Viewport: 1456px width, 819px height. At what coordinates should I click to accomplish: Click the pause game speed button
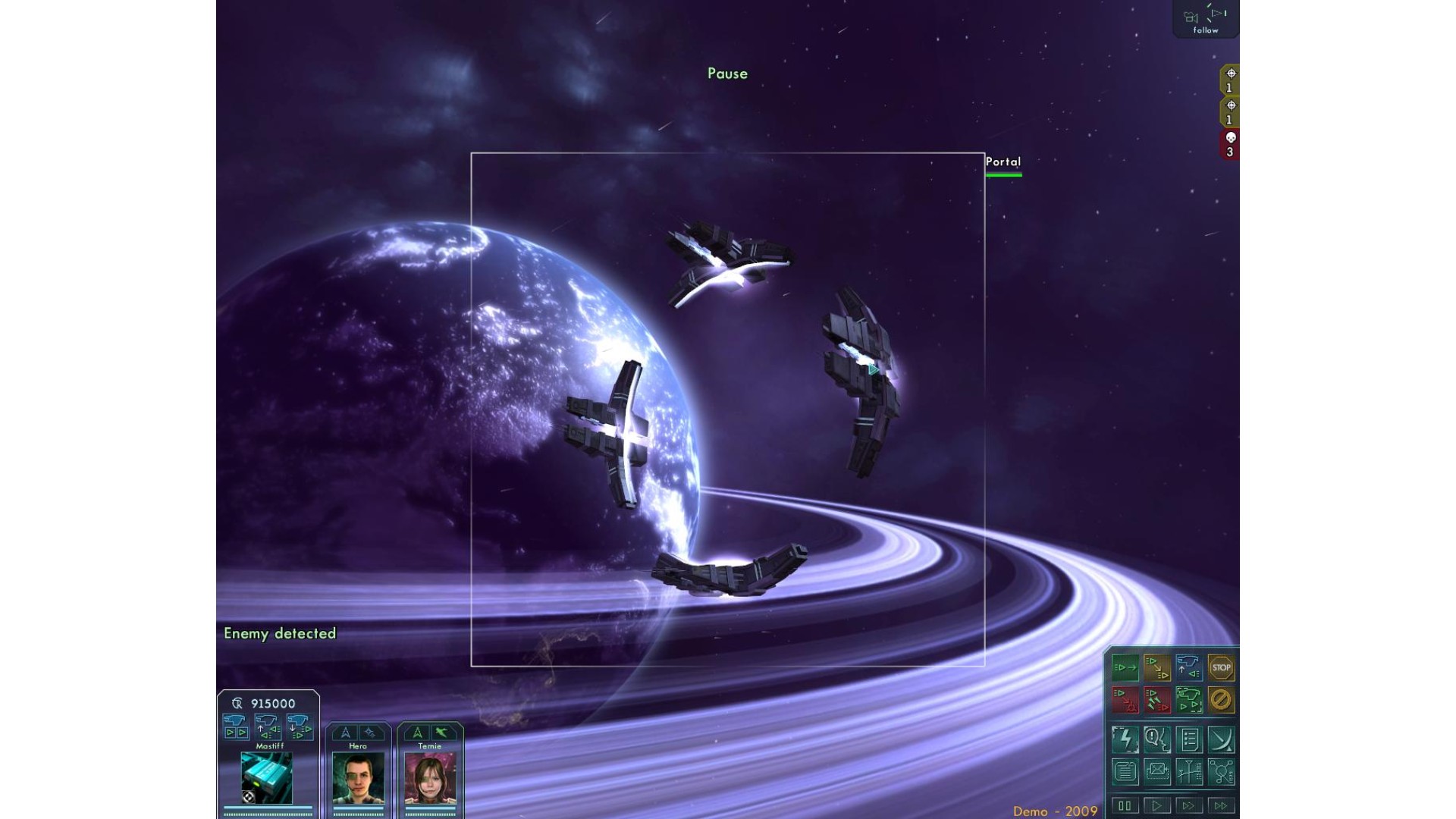(x=1125, y=805)
